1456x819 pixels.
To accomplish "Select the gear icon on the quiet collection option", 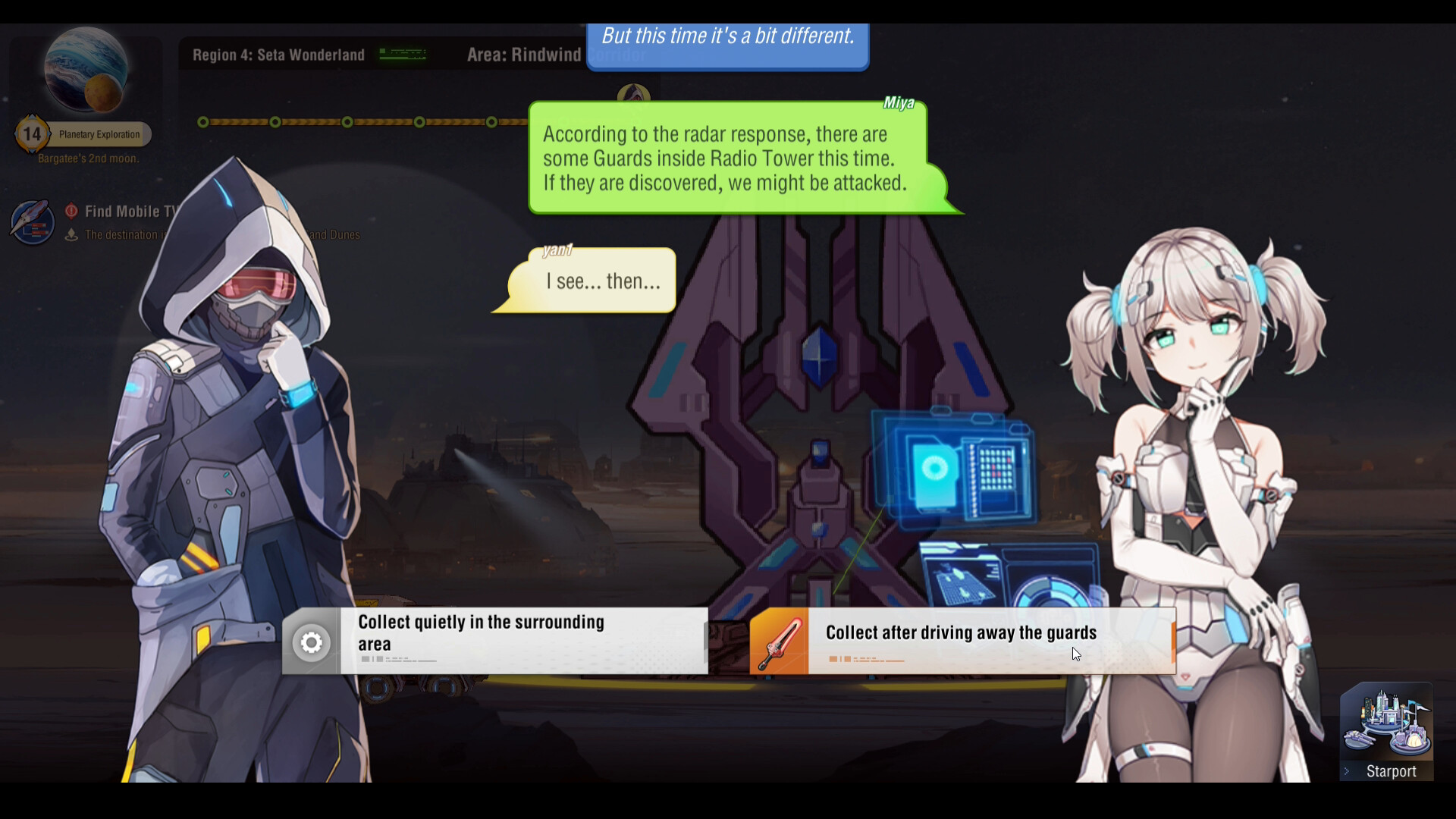I will click(311, 641).
